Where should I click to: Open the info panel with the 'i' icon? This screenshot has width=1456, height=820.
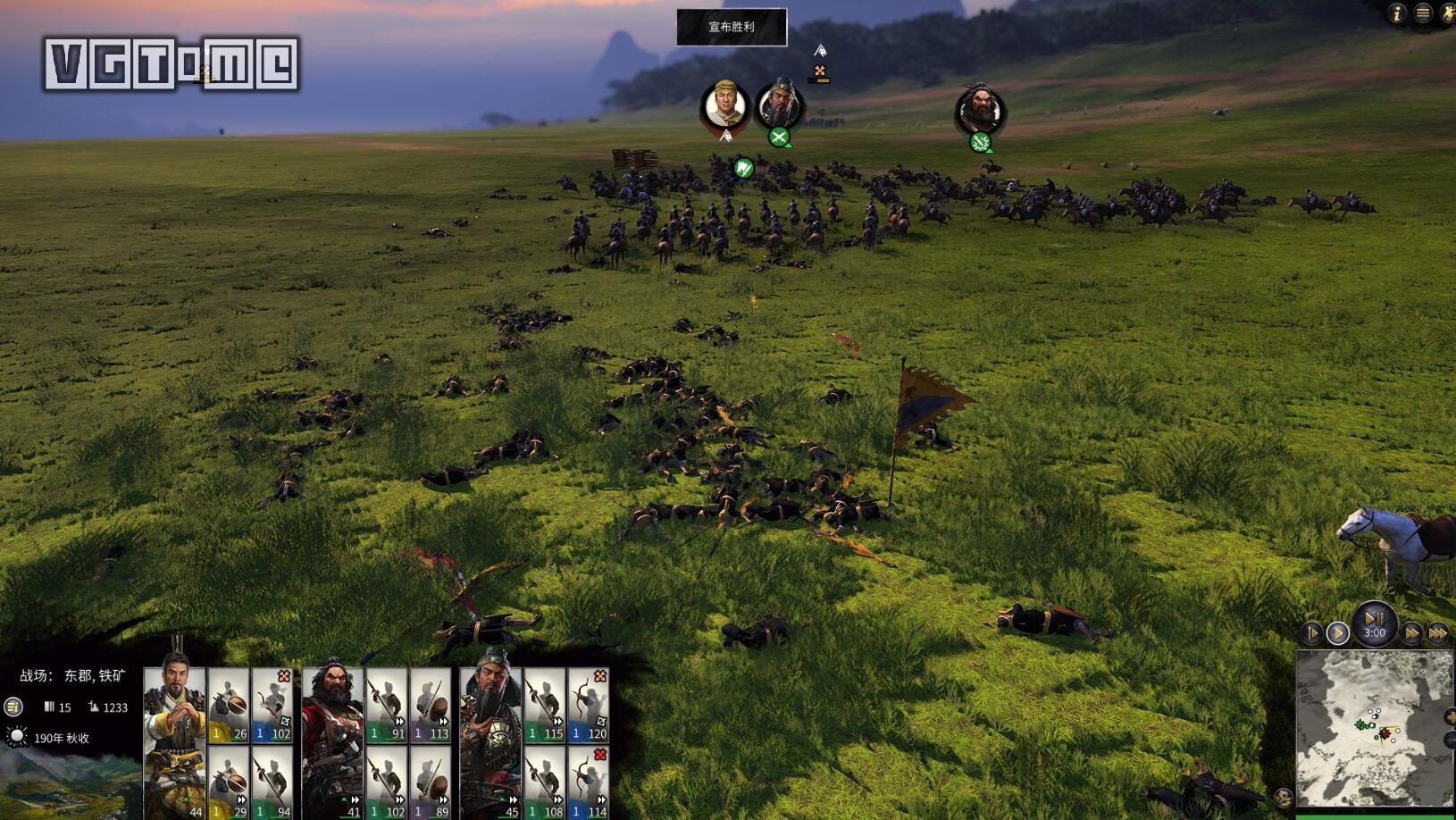coord(1397,13)
